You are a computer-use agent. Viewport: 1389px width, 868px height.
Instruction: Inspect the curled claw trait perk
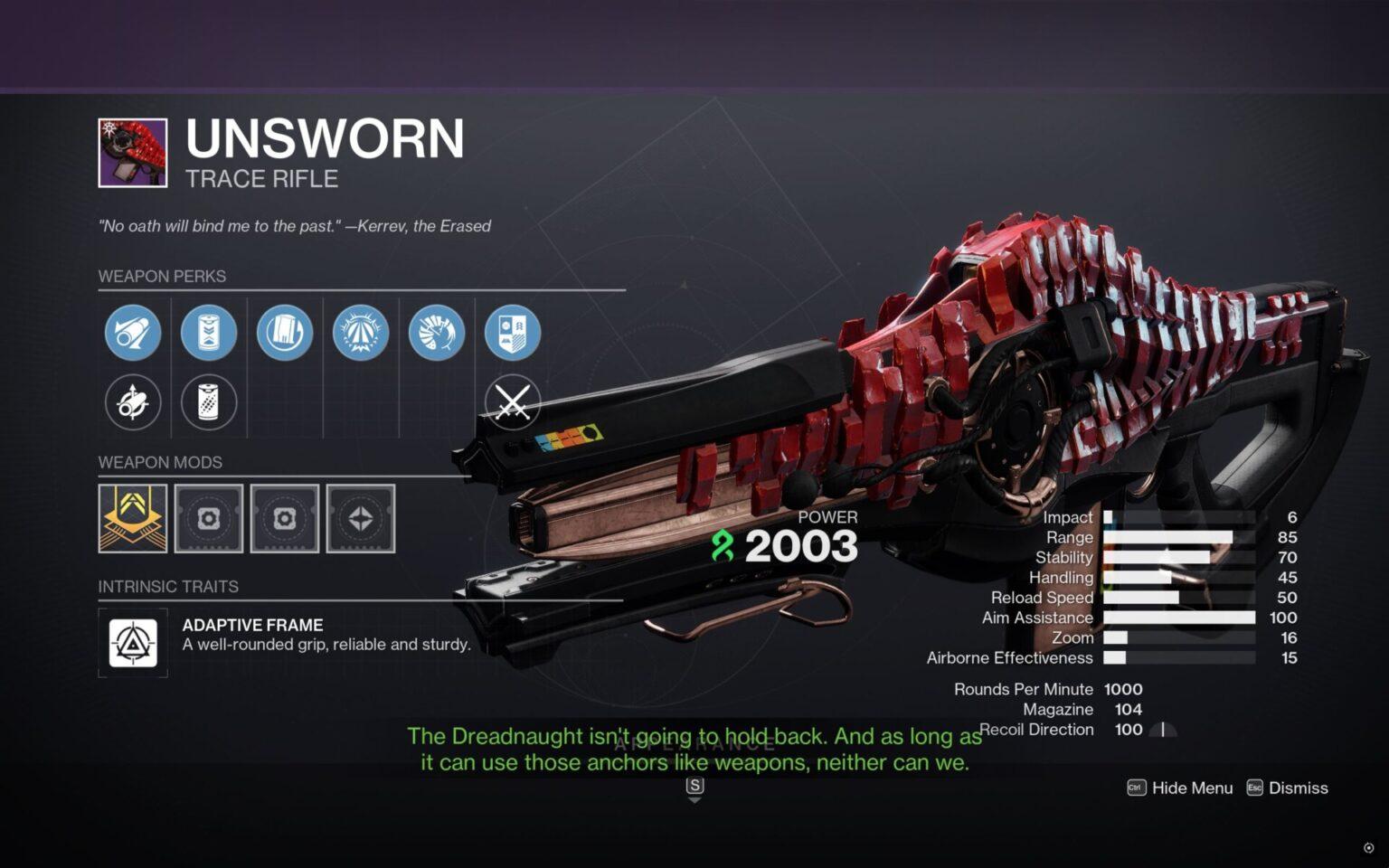coord(437,333)
